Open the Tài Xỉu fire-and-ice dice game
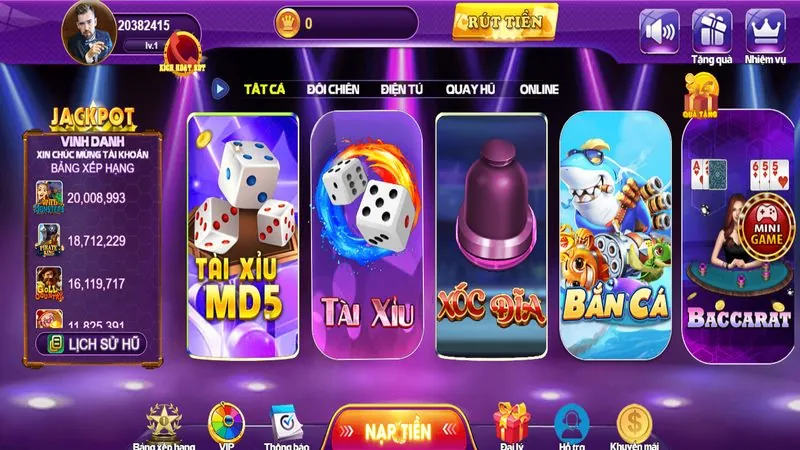Screen dimensions: 800x450 click(x=363, y=235)
